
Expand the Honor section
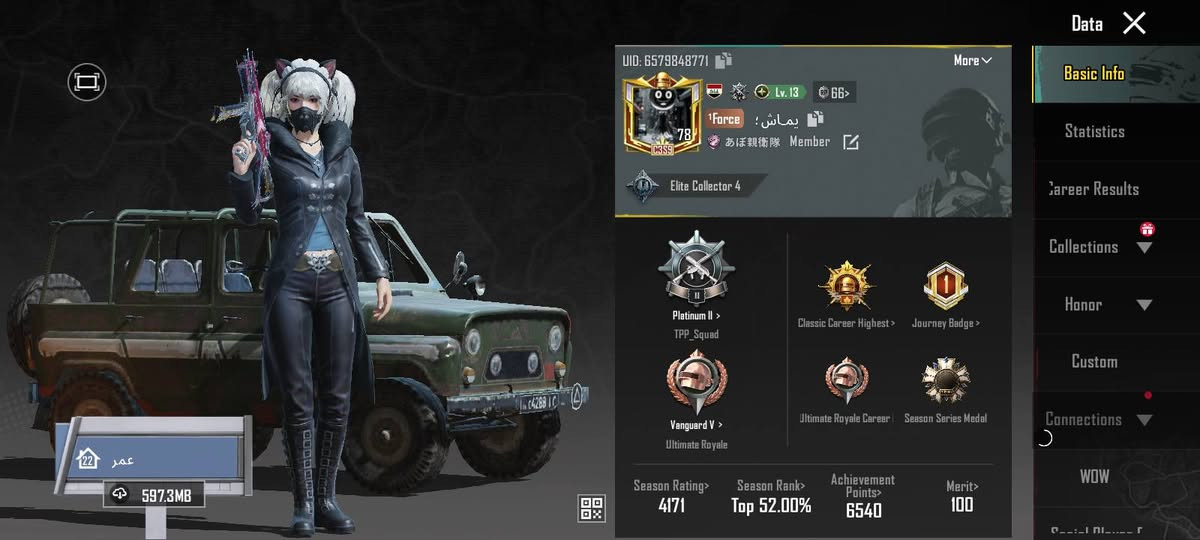[1098, 305]
